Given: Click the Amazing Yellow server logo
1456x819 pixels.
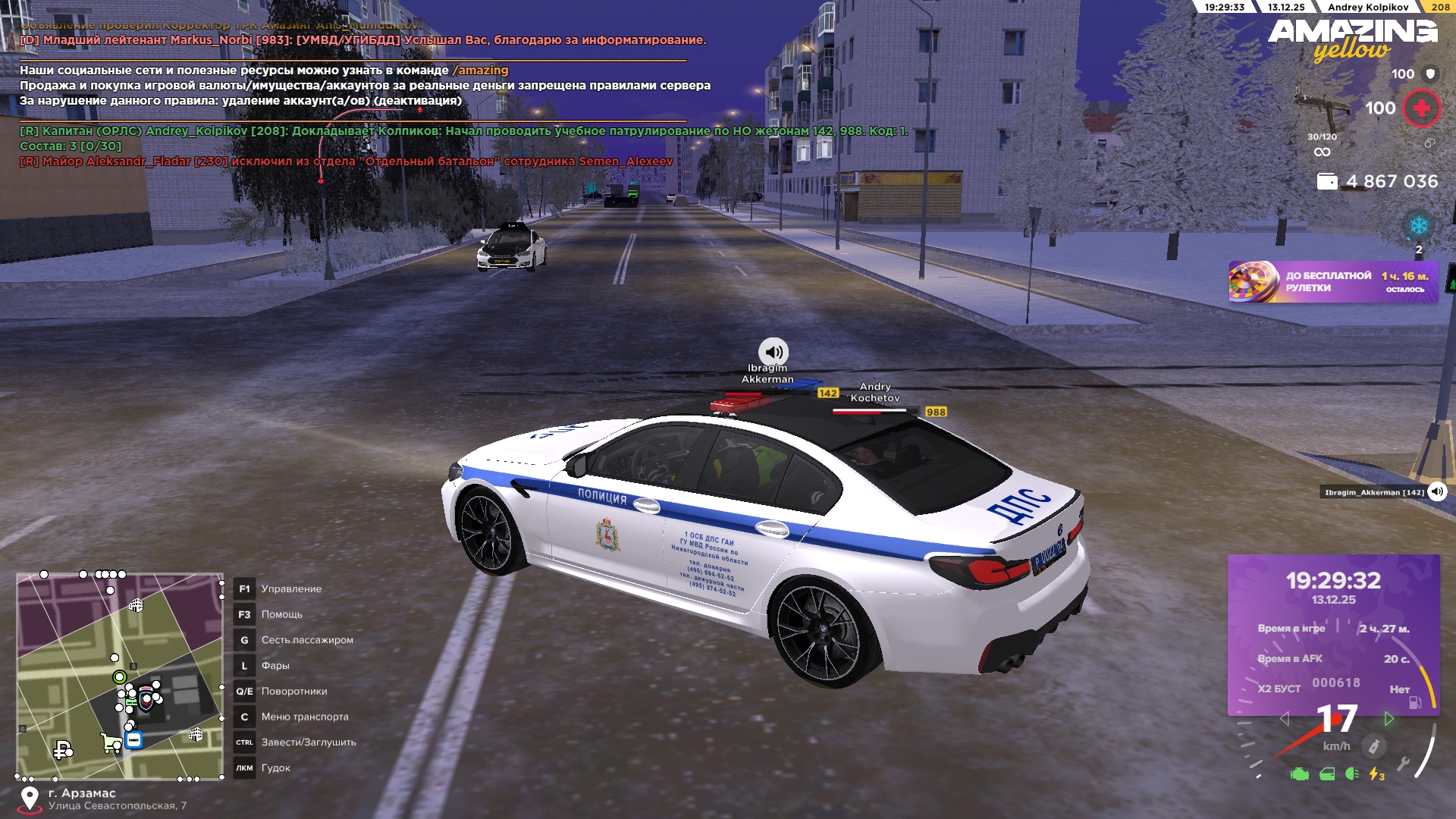Looking at the screenshot, I should [1352, 39].
